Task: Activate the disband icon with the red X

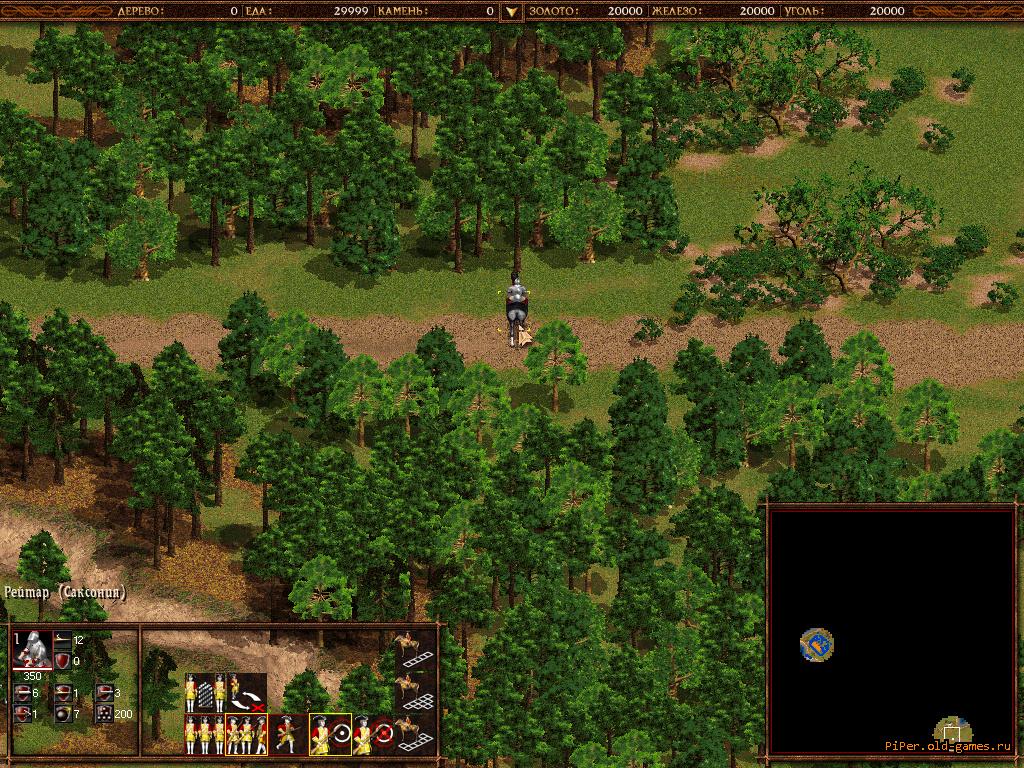Action: (247, 693)
